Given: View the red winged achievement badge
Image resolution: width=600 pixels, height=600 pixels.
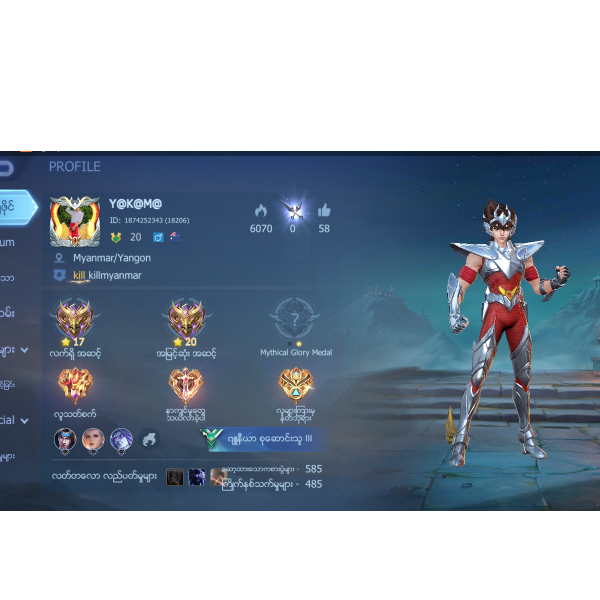Looking at the screenshot, I should (x=73, y=385).
